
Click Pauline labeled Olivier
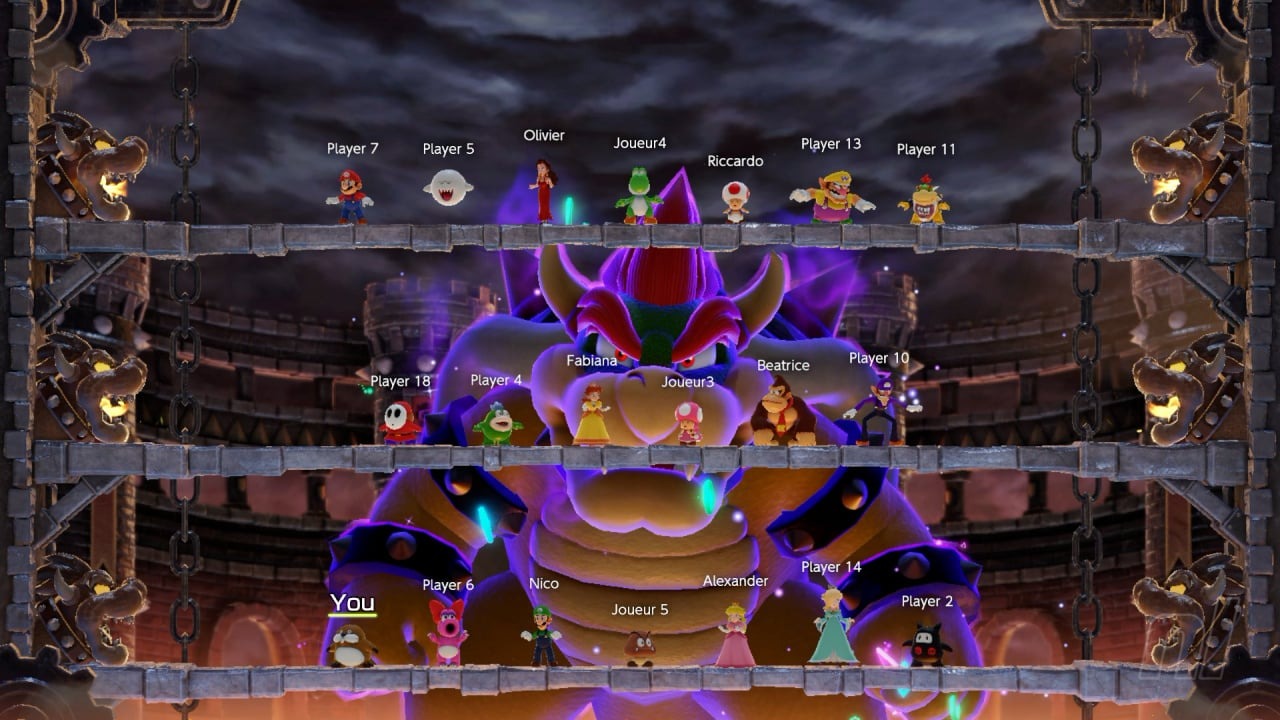pyautogui.click(x=541, y=190)
